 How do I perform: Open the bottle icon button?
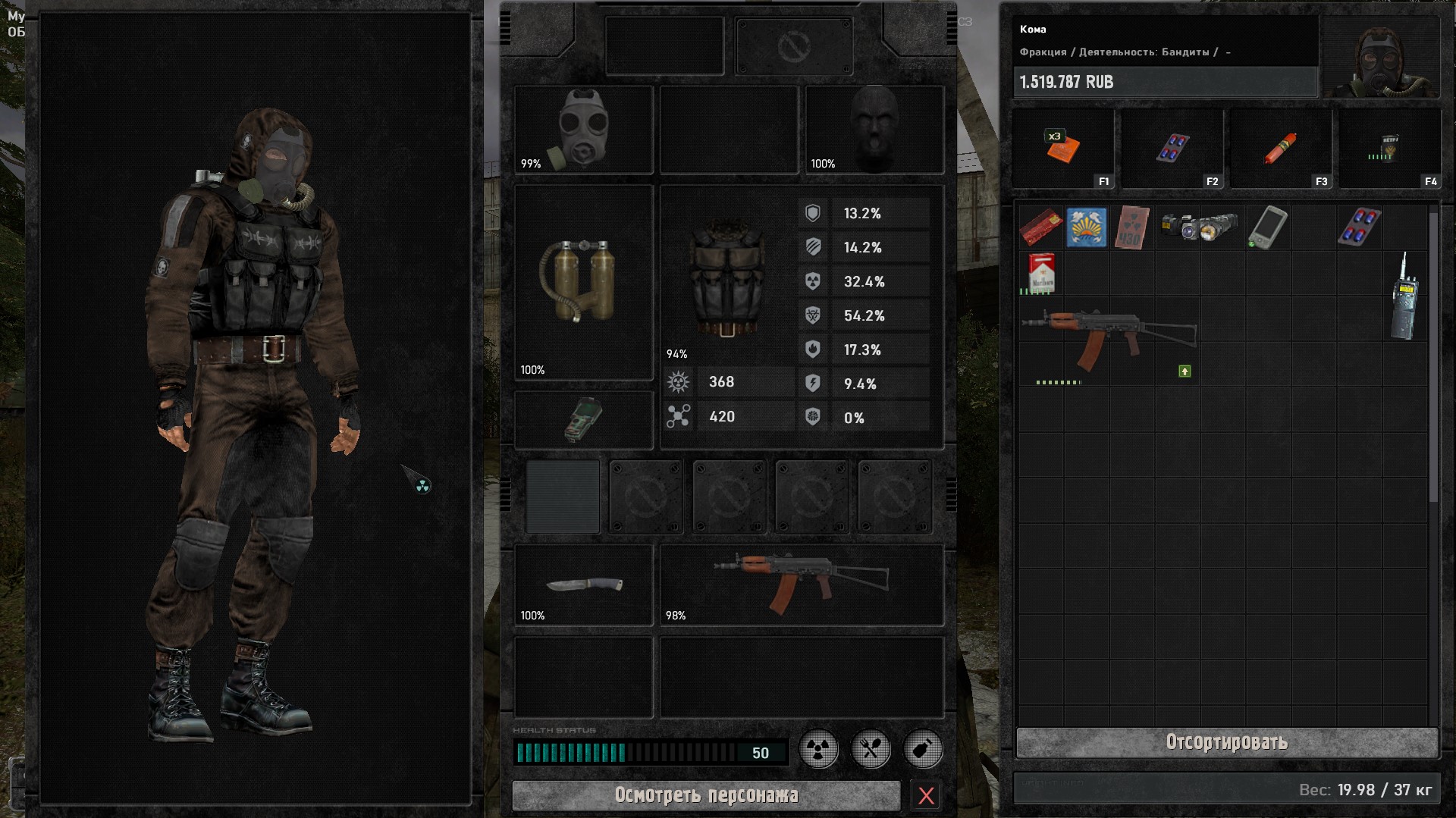tap(923, 750)
